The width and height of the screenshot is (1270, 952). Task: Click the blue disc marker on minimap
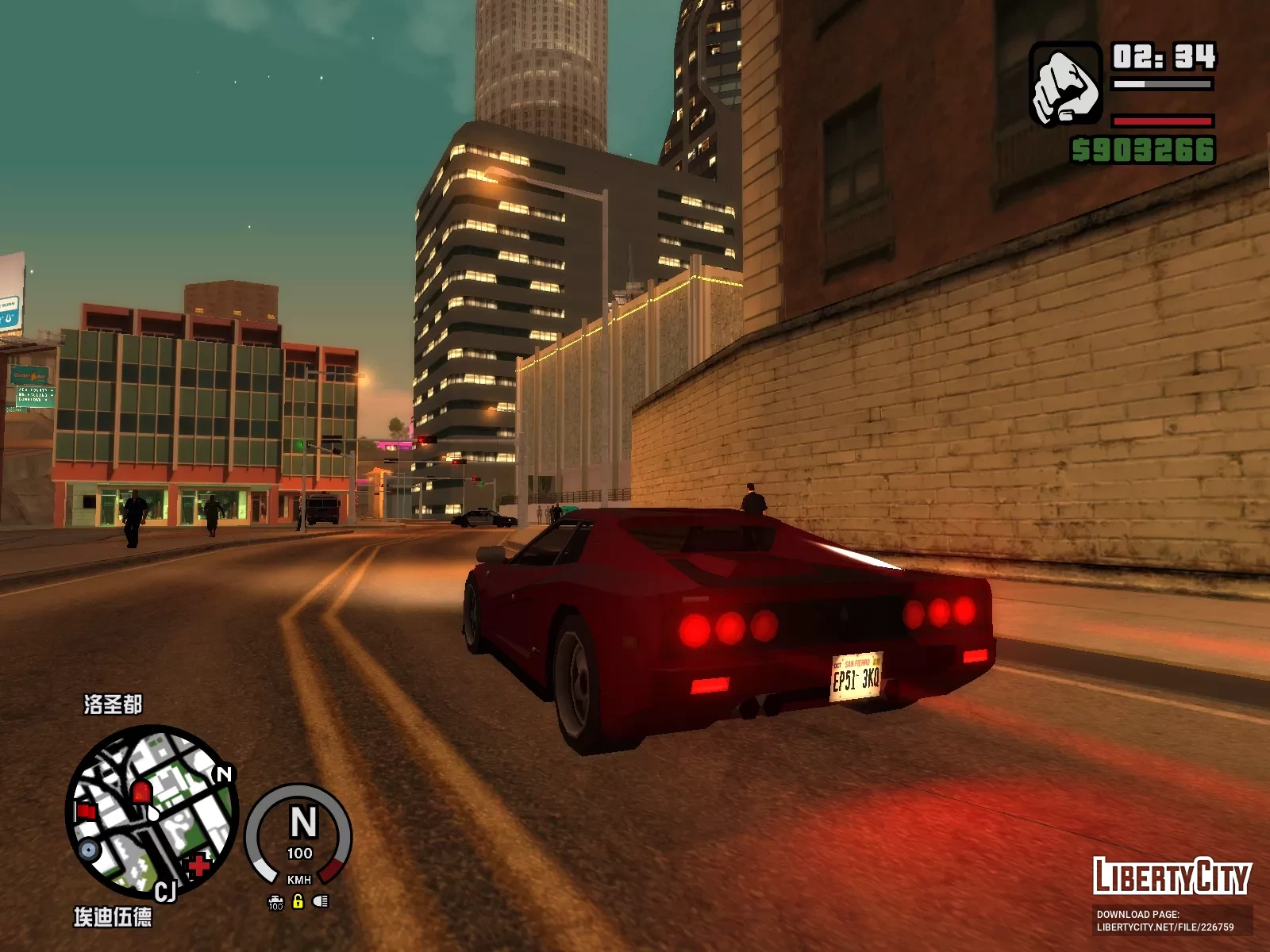pos(88,850)
